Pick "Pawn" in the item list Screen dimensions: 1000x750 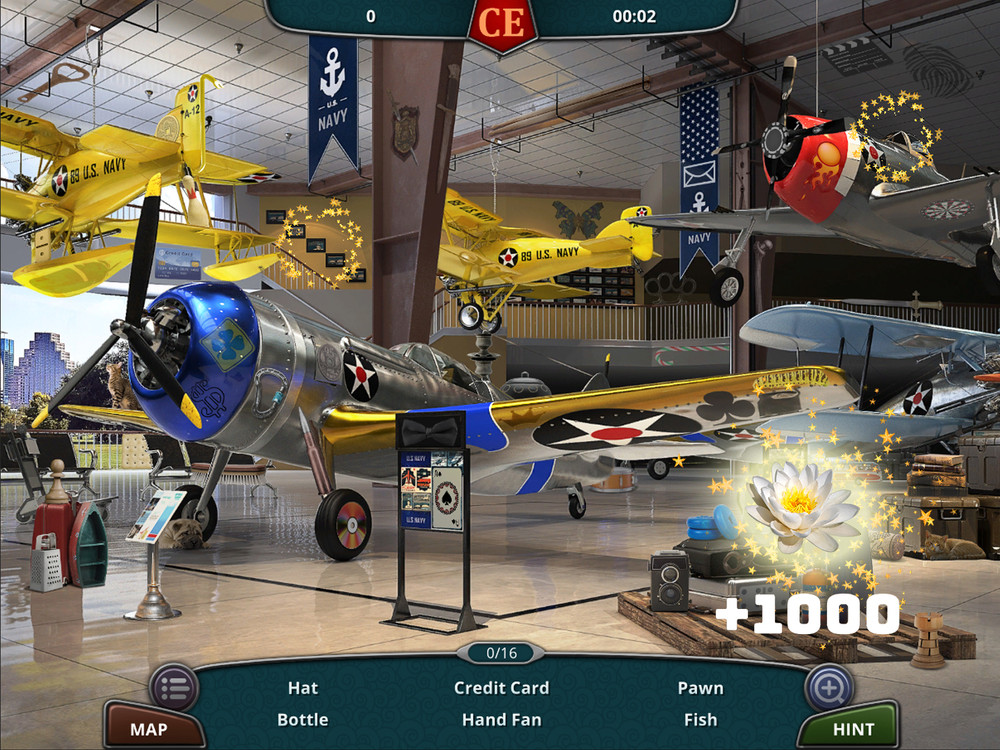pos(700,688)
